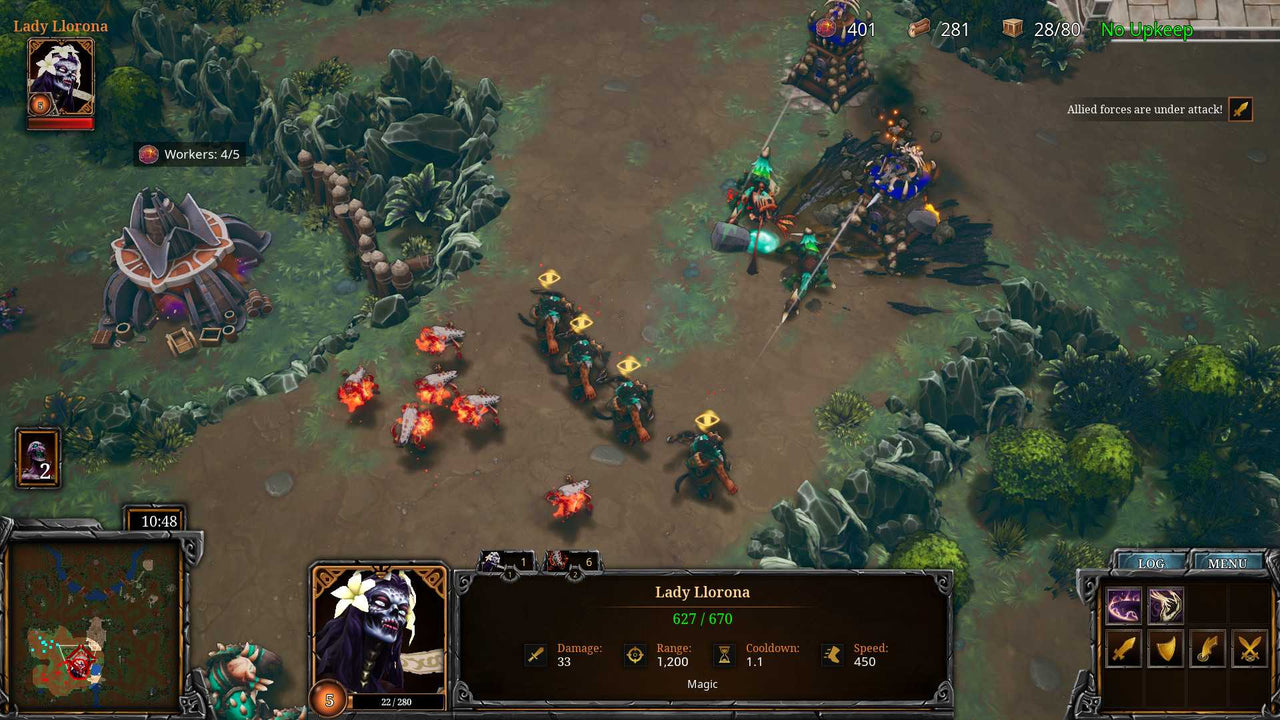Select Lady Llorona's top-left hero portrait
This screenshot has height=720, width=1280.
point(60,75)
